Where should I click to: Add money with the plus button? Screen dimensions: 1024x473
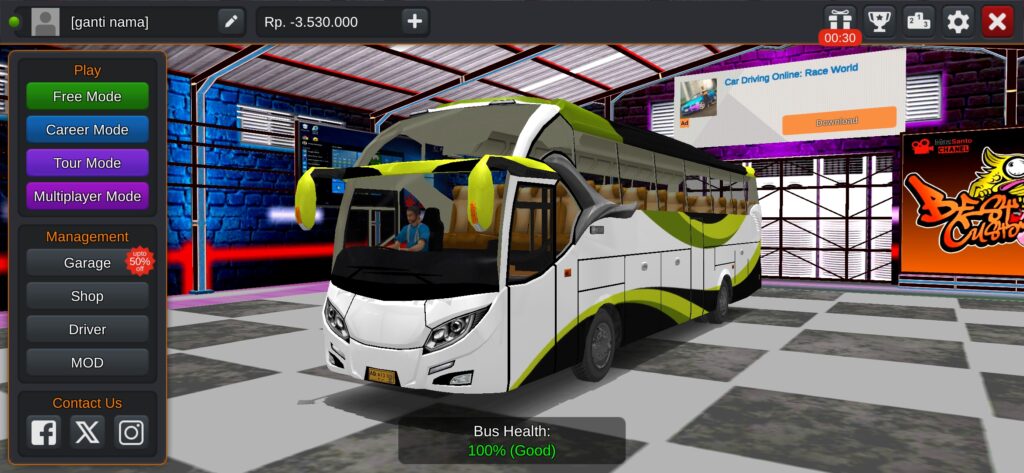click(x=415, y=21)
